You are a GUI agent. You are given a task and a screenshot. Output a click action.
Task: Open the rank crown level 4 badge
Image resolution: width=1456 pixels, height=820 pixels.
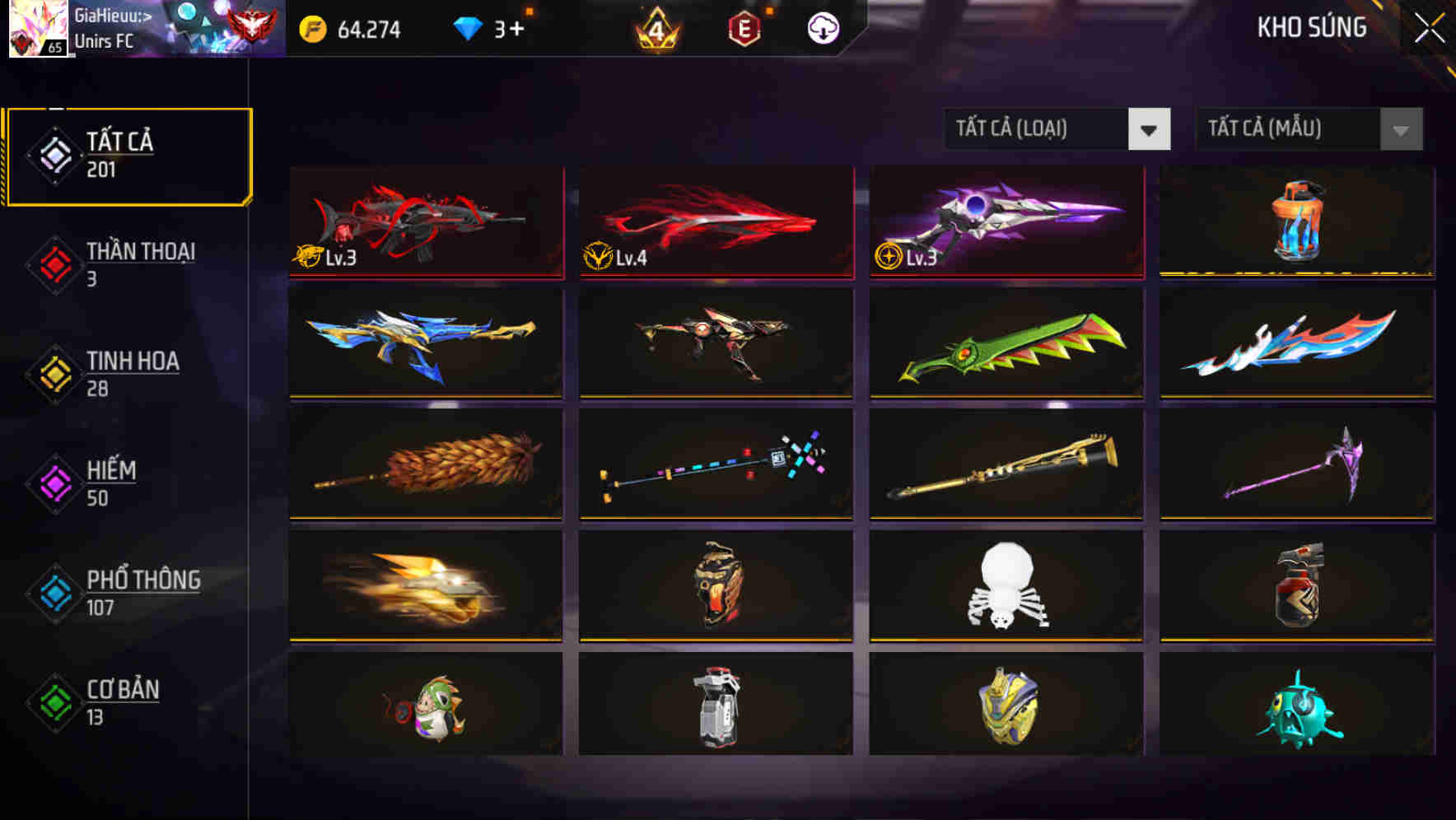(x=655, y=30)
